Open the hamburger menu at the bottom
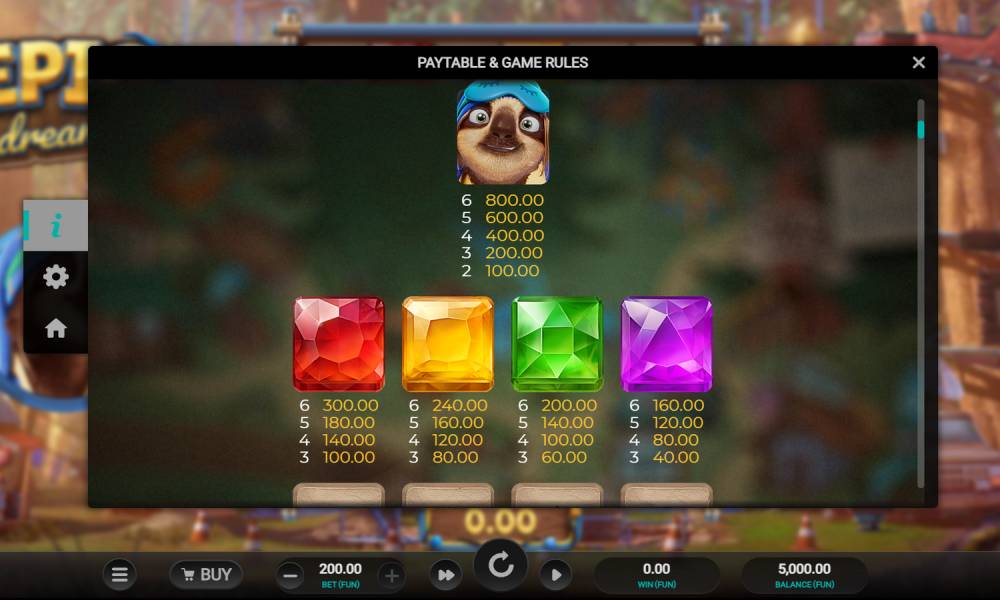1000x600 pixels. coord(119,574)
